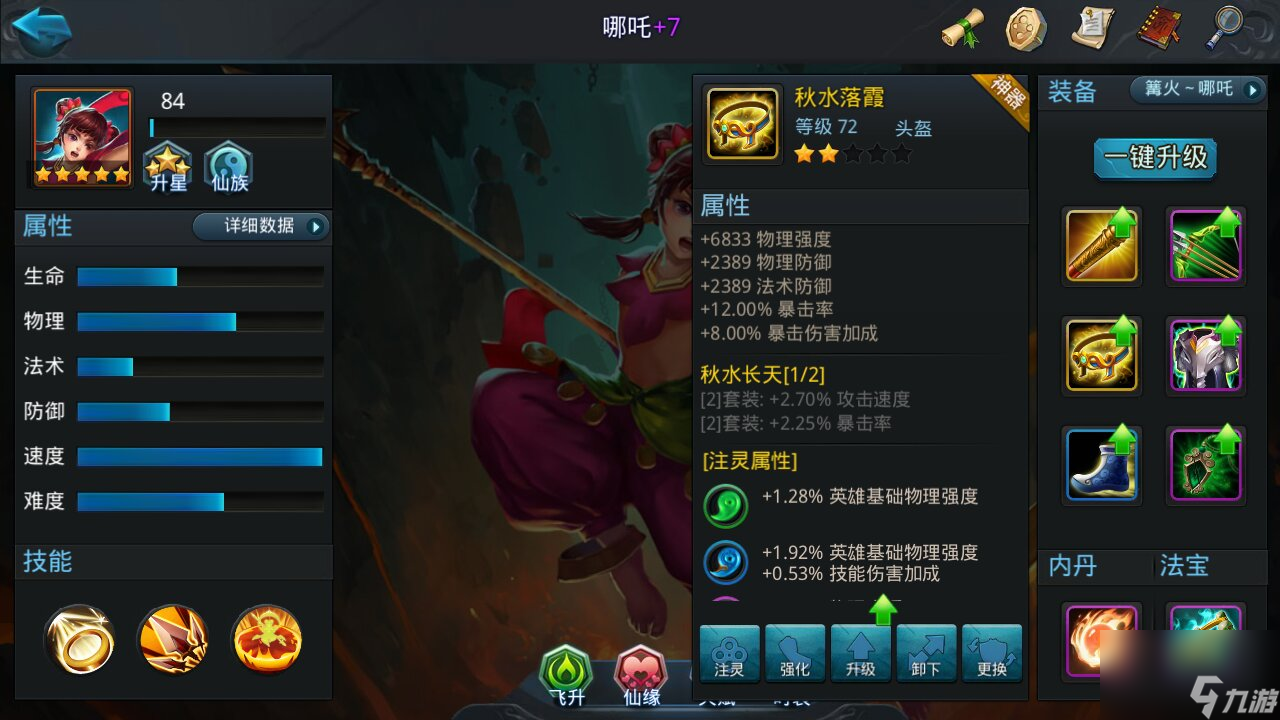
Task: Open the round stone tablet icon
Action: tap(1026, 28)
